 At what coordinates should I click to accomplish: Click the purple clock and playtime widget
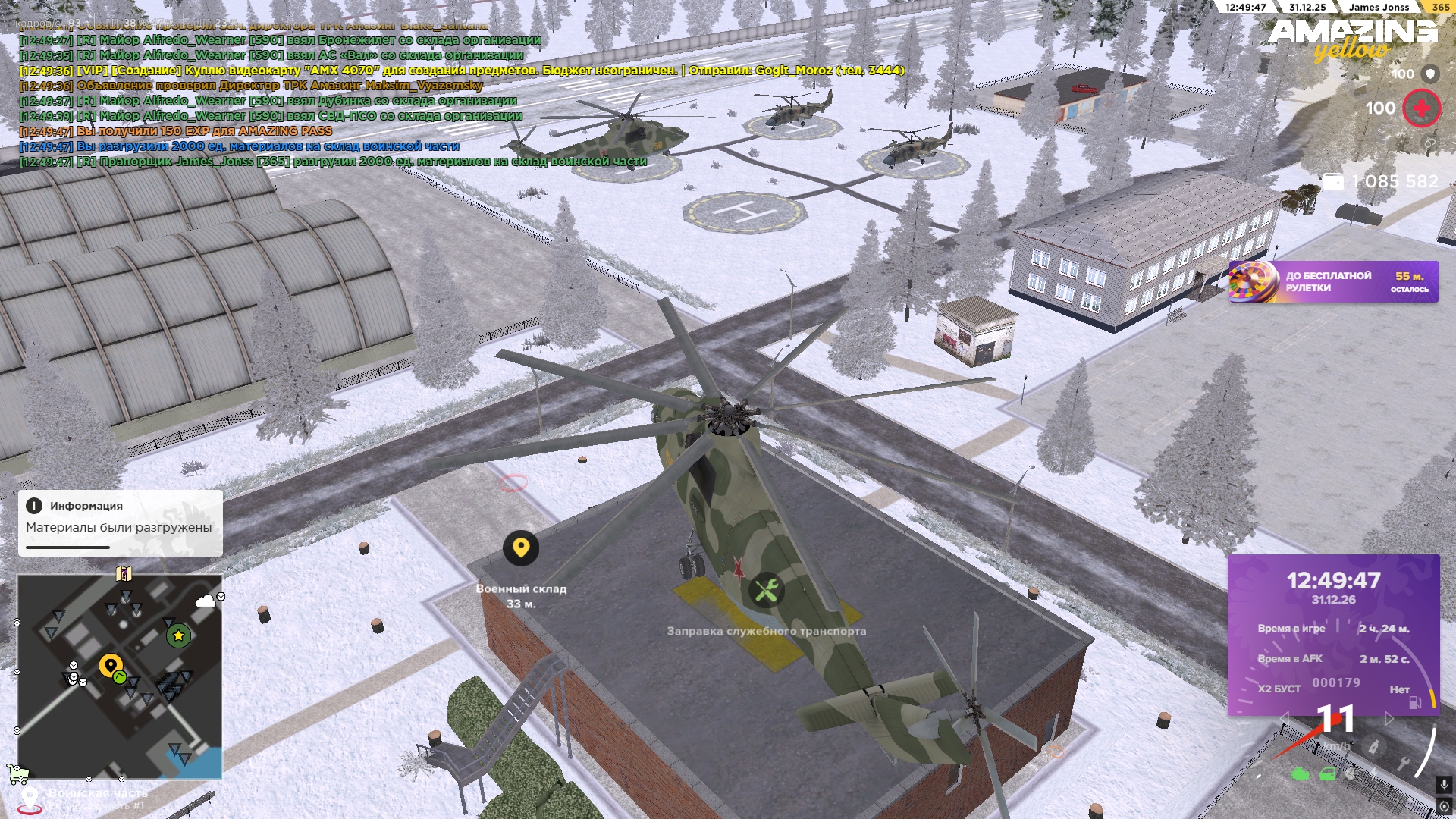point(1333,634)
